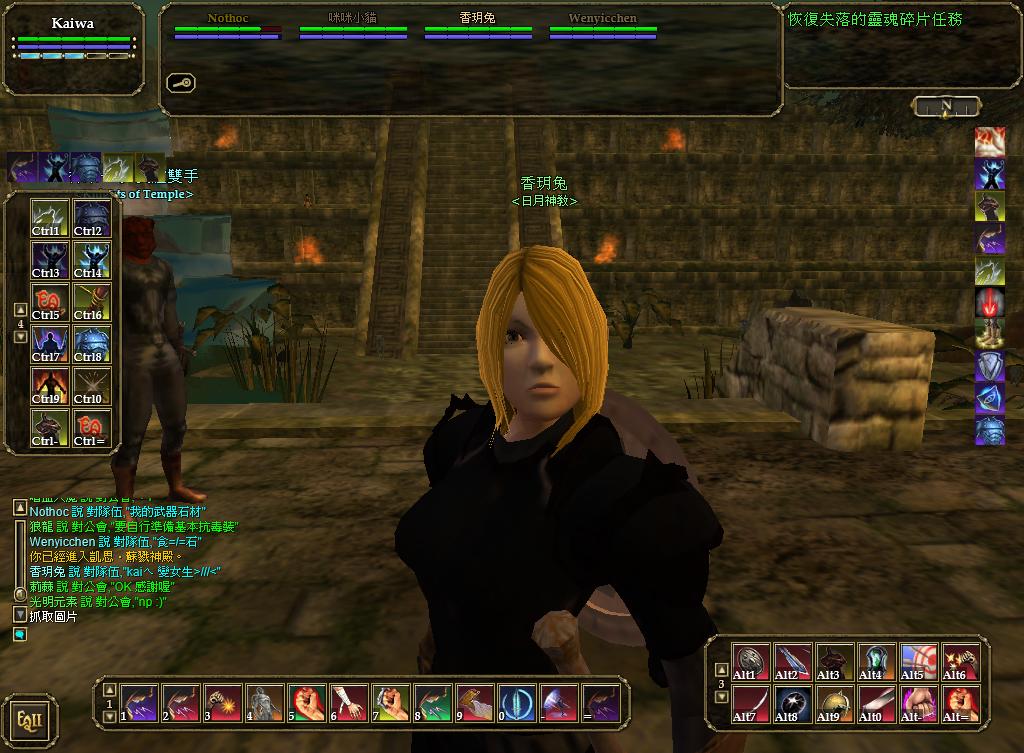1024x753 pixels.
Task: Use the Alt1 round shield ability
Action: [751, 662]
